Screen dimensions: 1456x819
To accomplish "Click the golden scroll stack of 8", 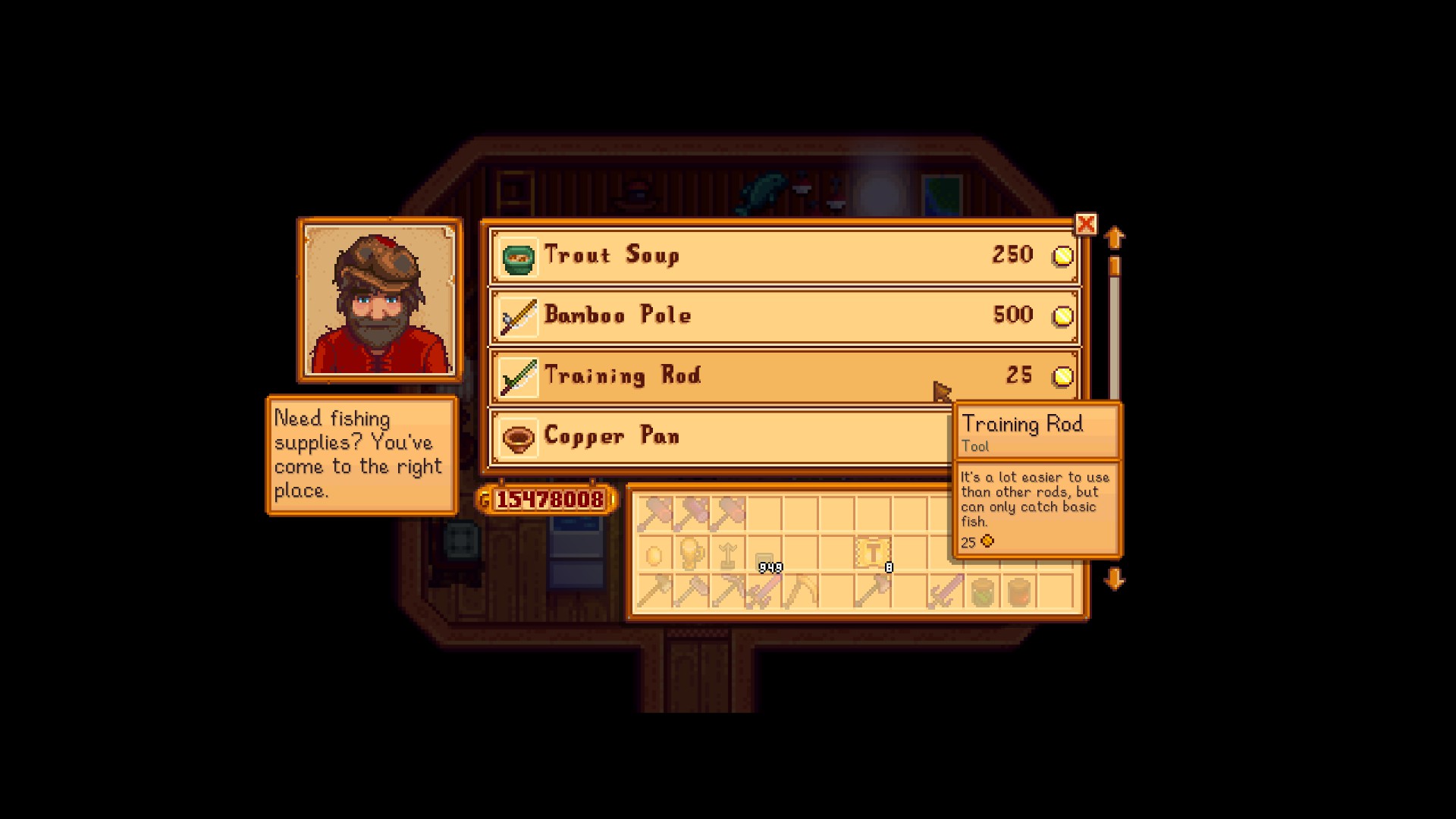I will [x=874, y=552].
